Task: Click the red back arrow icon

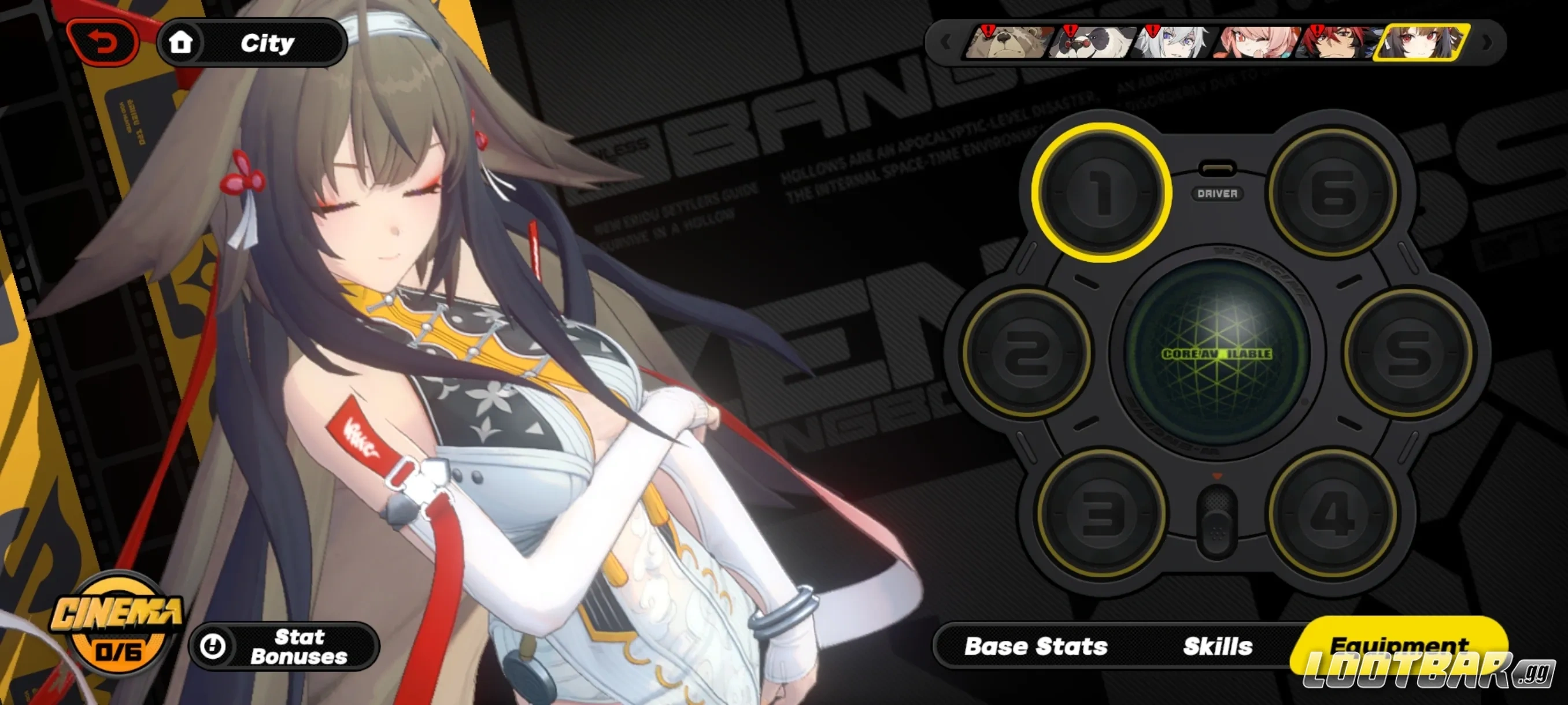Action: [102, 41]
